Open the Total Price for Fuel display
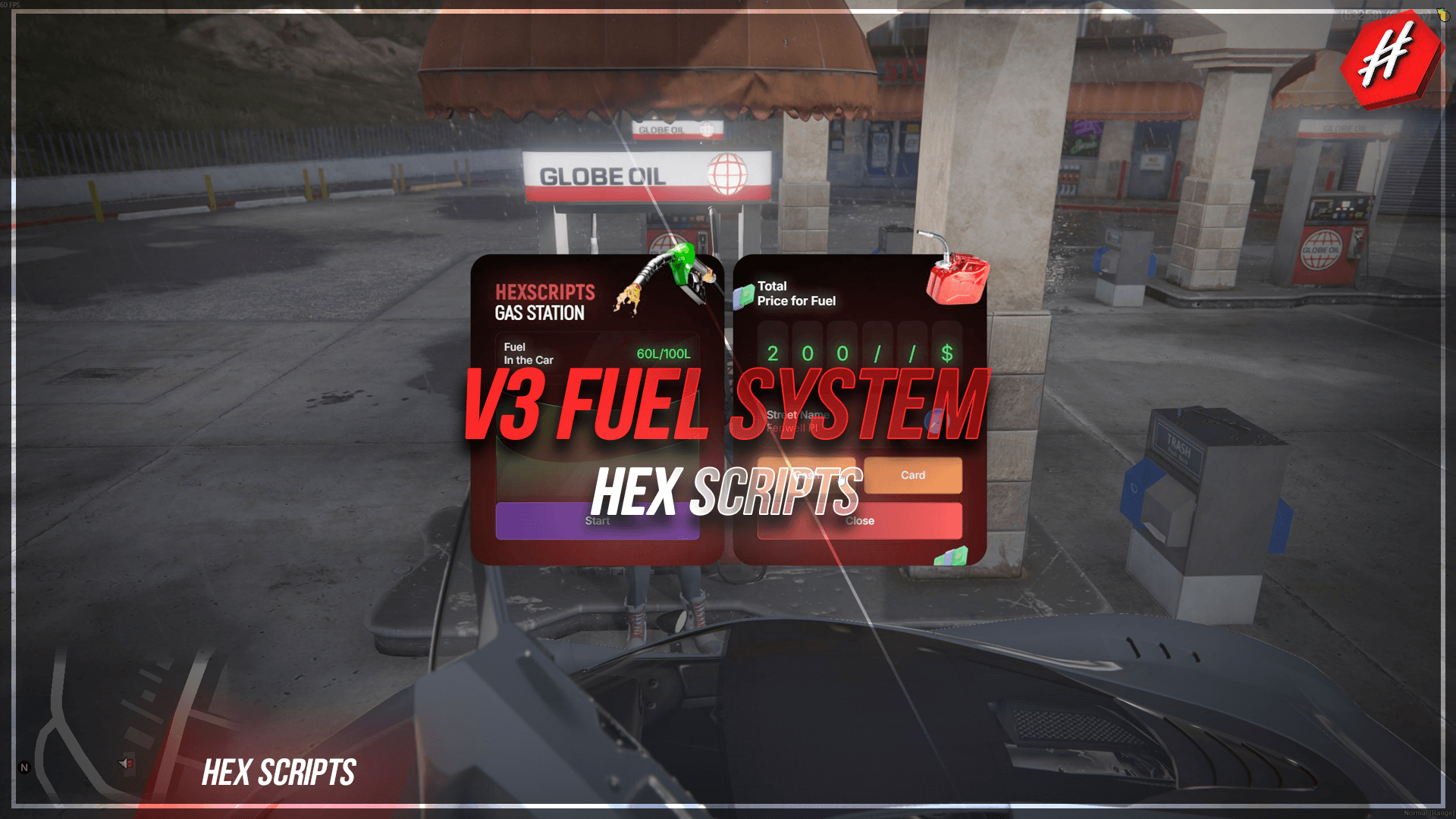This screenshot has height=819, width=1456. point(796,294)
